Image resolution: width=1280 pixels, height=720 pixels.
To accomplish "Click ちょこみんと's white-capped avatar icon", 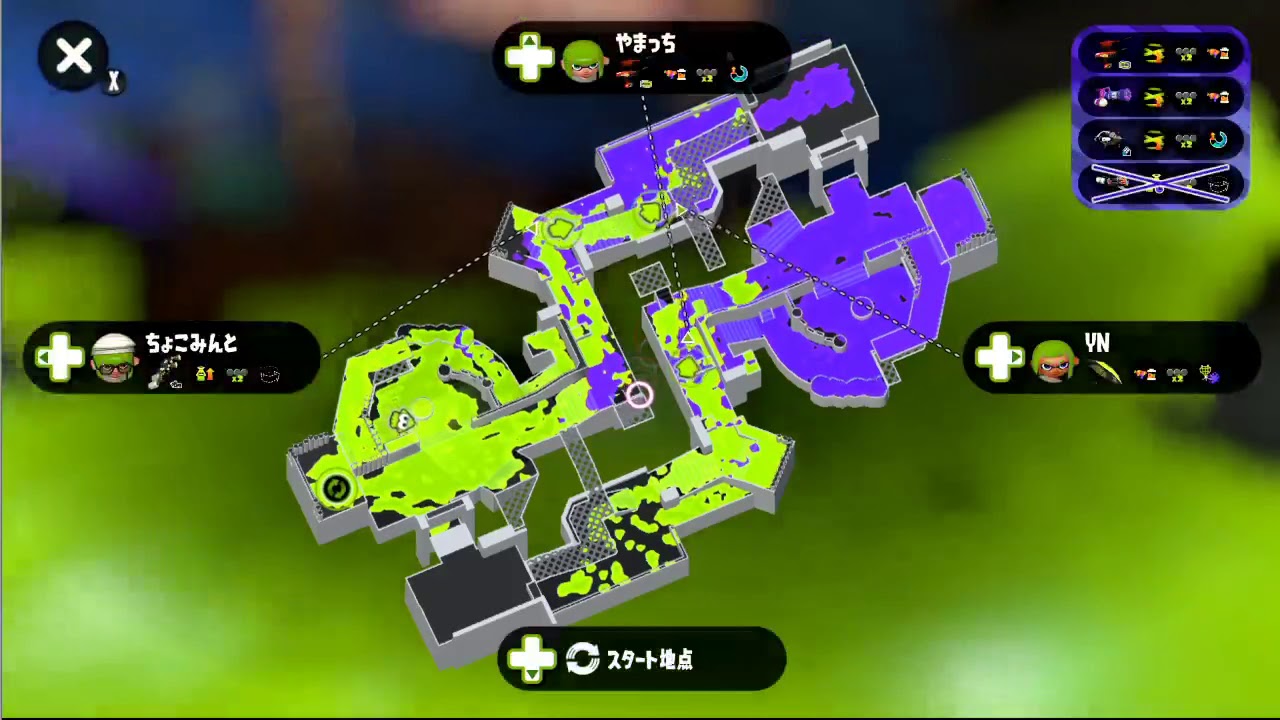I will pos(113,358).
